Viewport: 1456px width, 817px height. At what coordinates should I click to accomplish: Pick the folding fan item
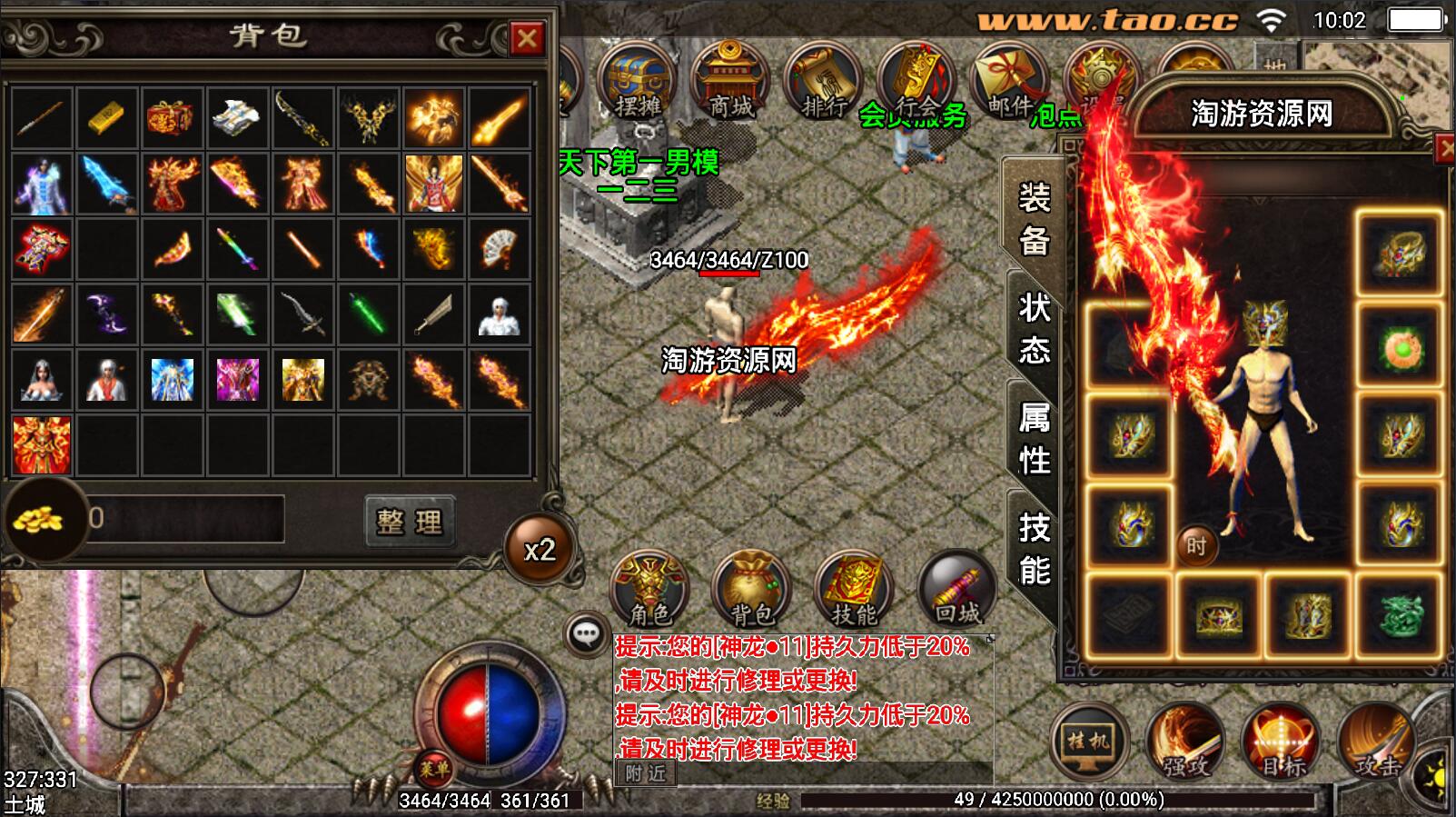click(499, 248)
